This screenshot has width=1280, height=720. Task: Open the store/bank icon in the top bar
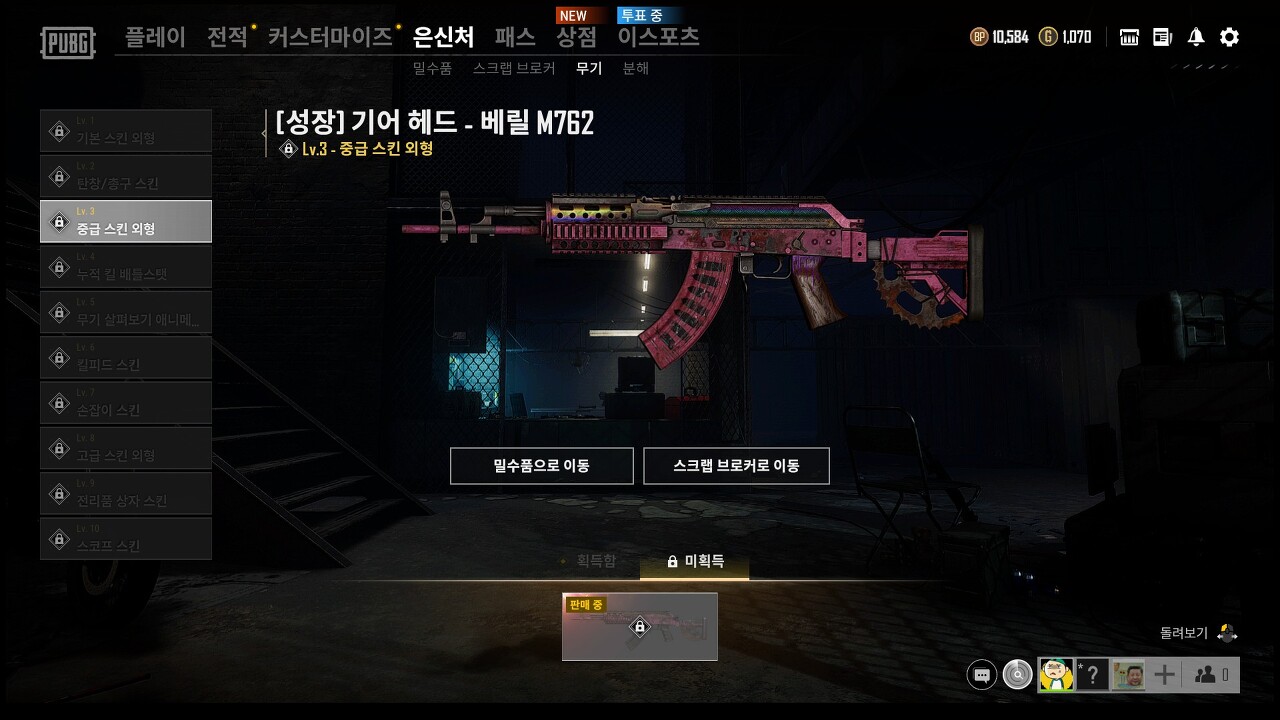(1128, 36)
